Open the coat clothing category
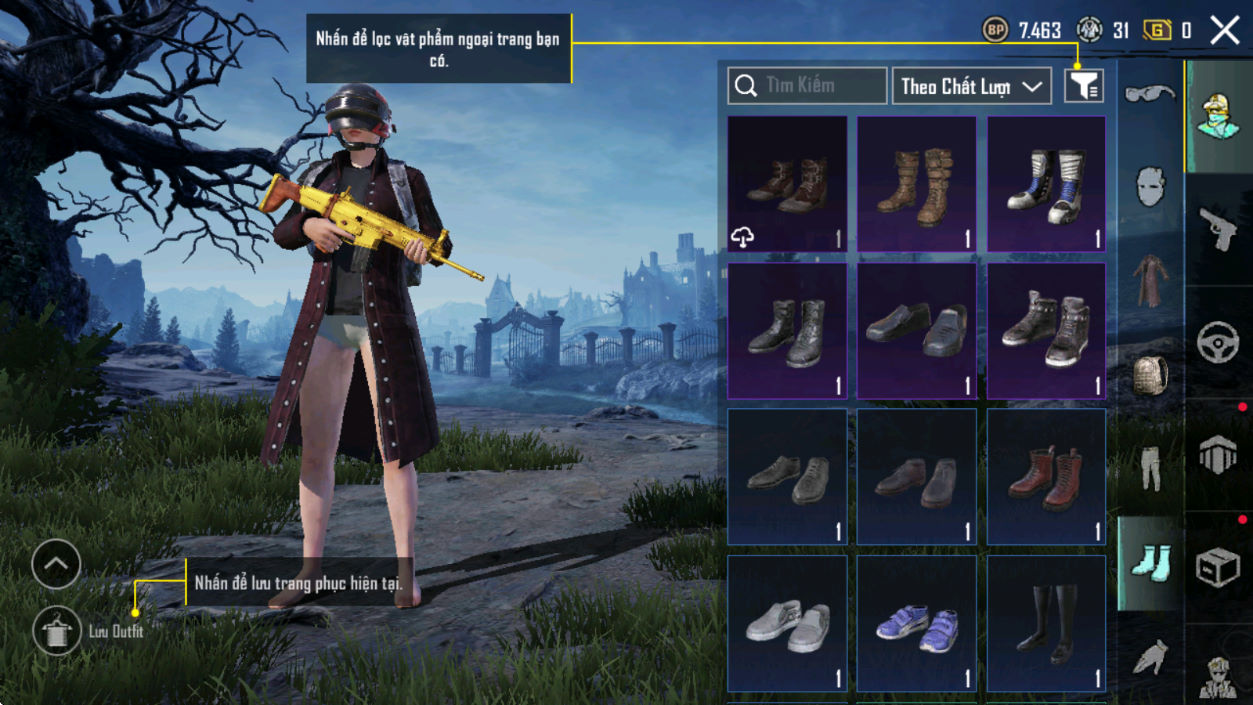Viewport: 1253px width, 705px height. [1150, 281]
